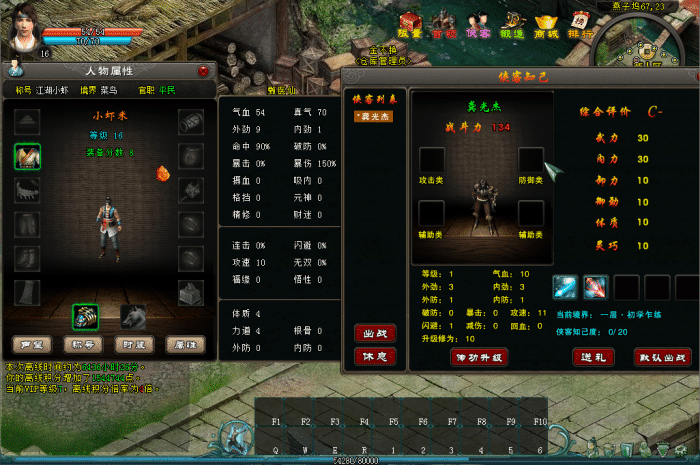The image size is (700, 465).
Task: Click the 休息 rest button
Action: click(373, 356)
